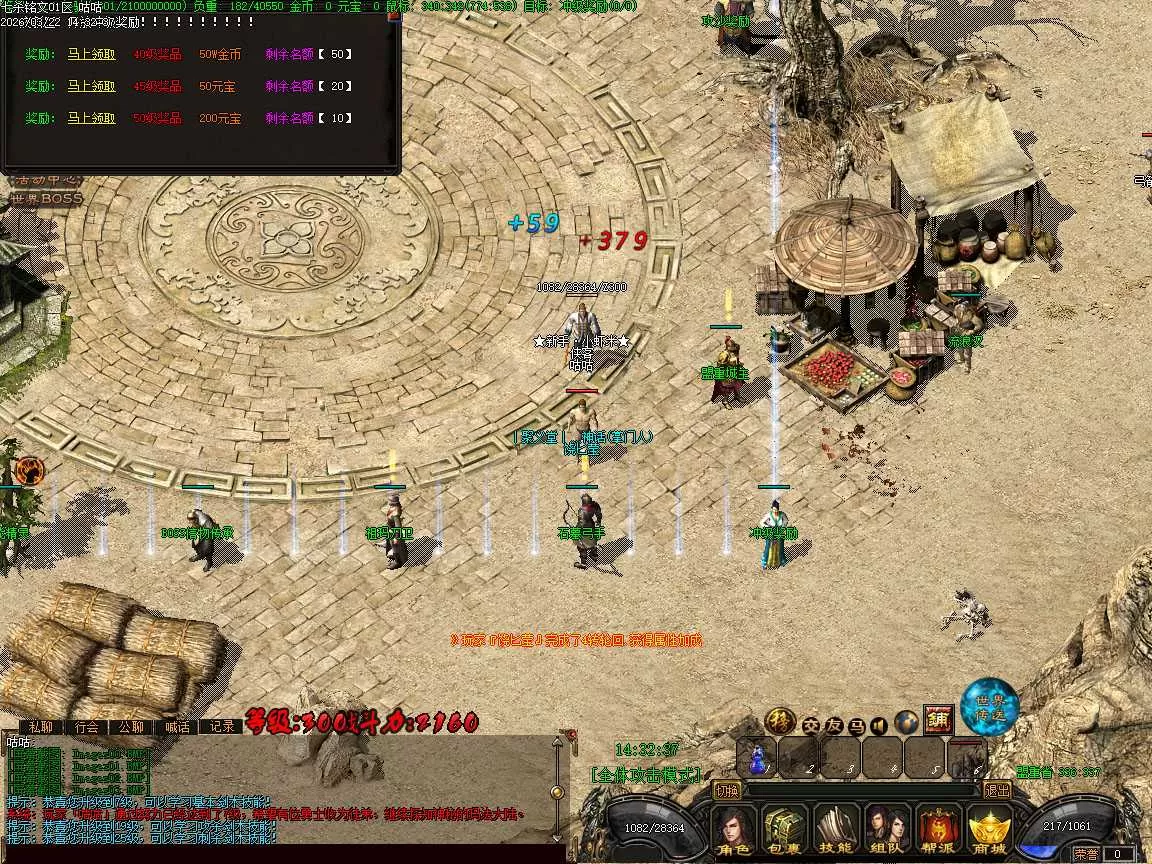
Task: Open the 世界BOSS panel
Action: [46, 199]
